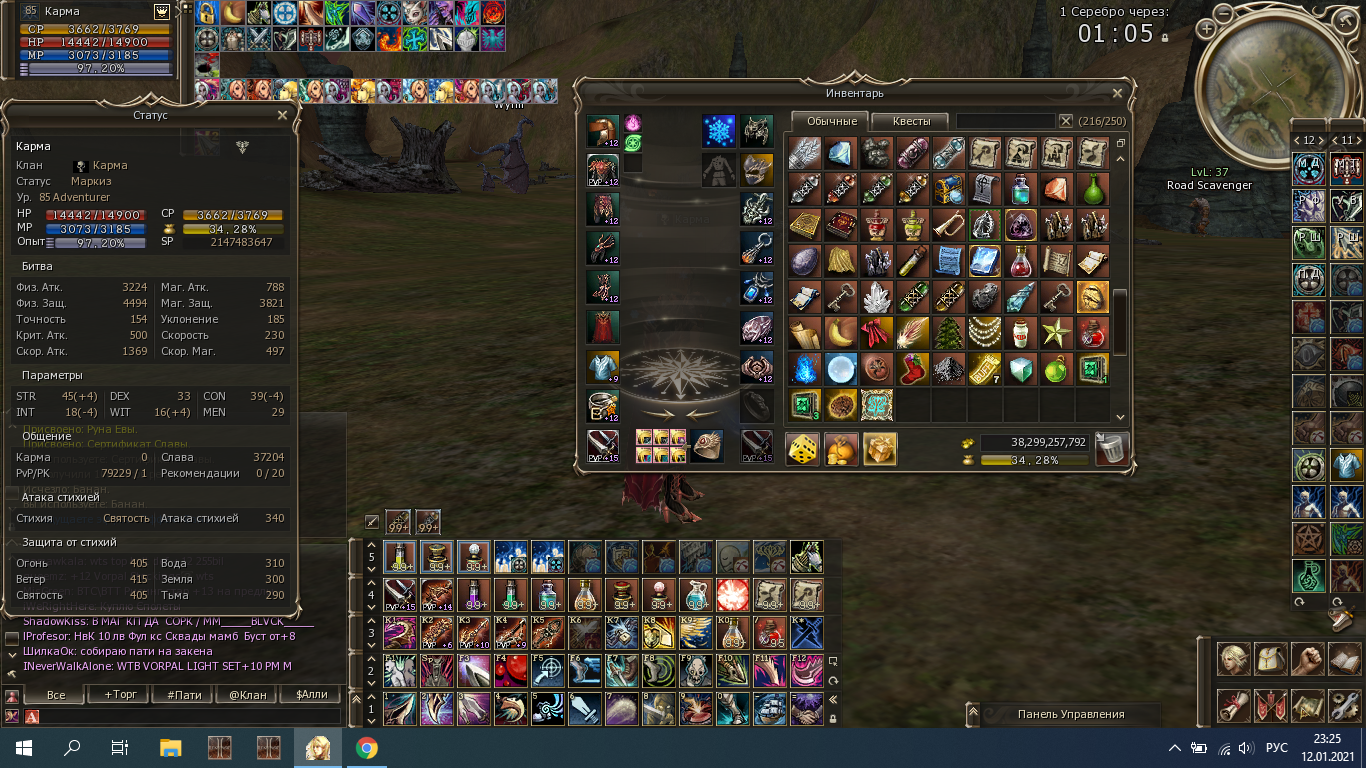Viewport: 1366px width, 768px height.
Task: Click the wrench options icon in right sidebar
Action: pyautogui.click(x=1345, y=707)
